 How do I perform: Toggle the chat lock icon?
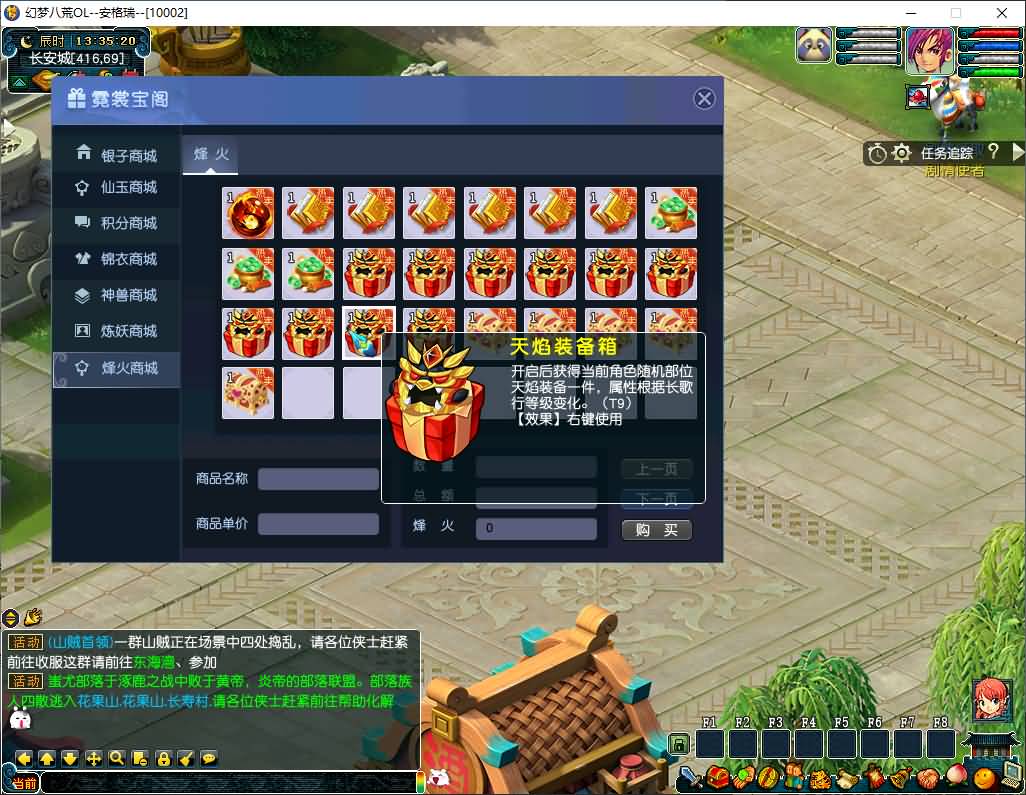(x=163, y=758)
